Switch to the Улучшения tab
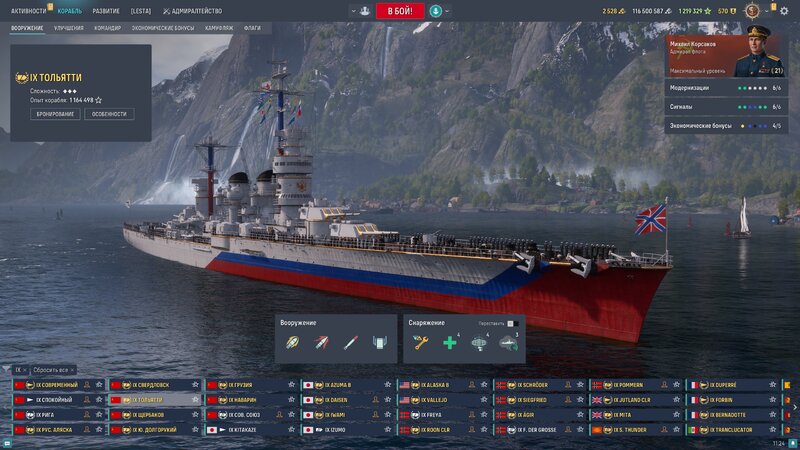The image size is (800, 450). tap(69, 28)
